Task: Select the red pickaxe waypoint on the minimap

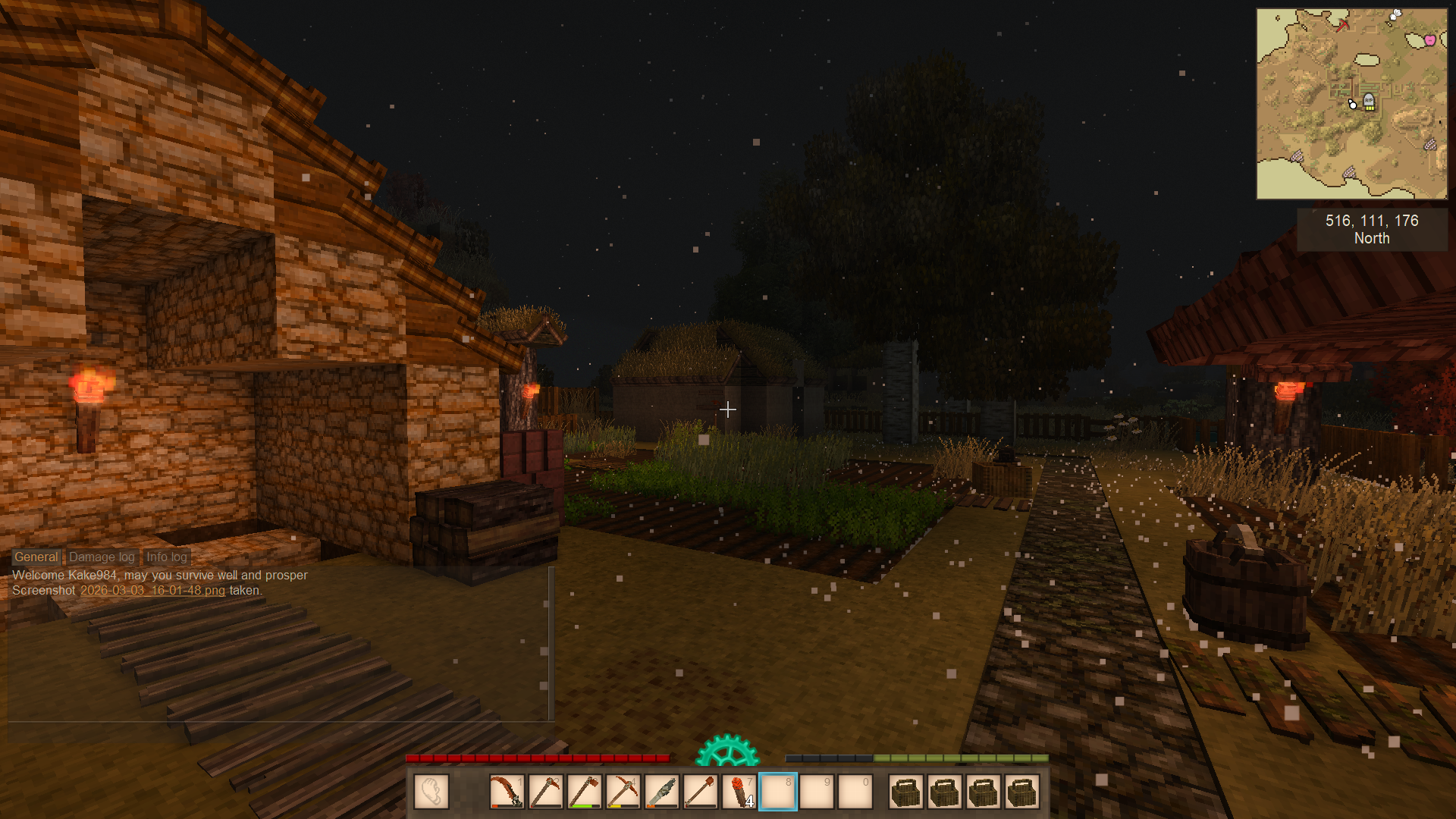Action: coord(1343,25)
